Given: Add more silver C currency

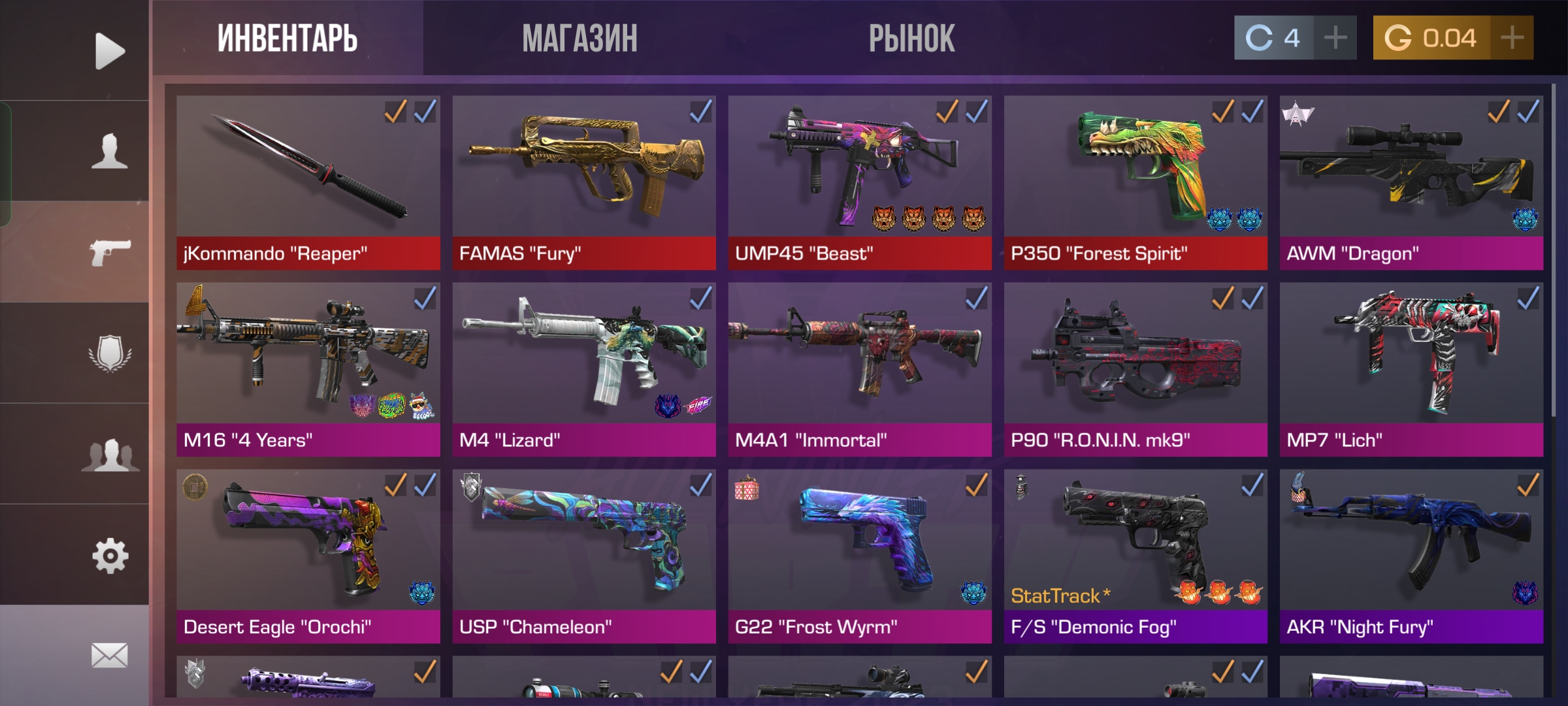Looking at the screenshot, I should tap(1335, 38).
